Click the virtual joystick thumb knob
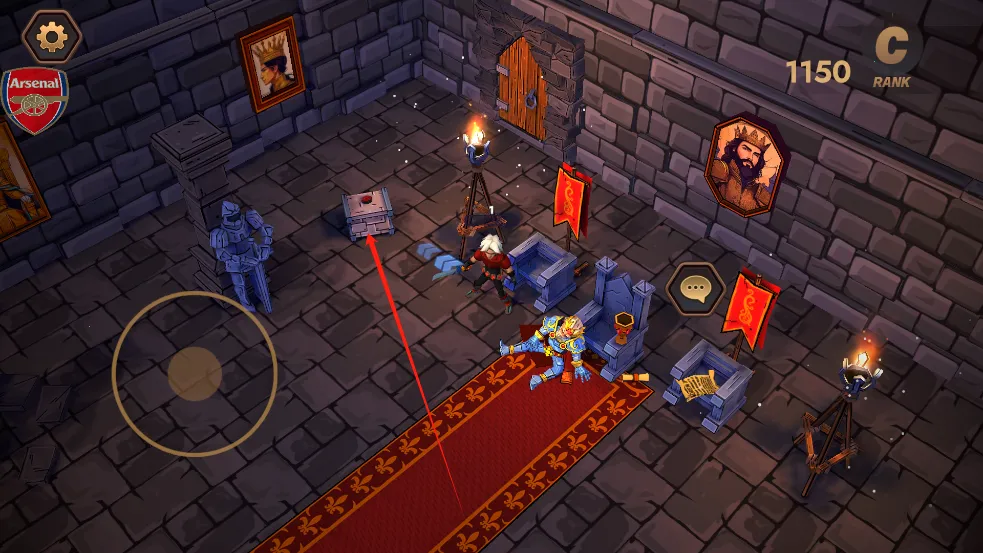The width and height of the screenshot is (983, 553). 194,373
